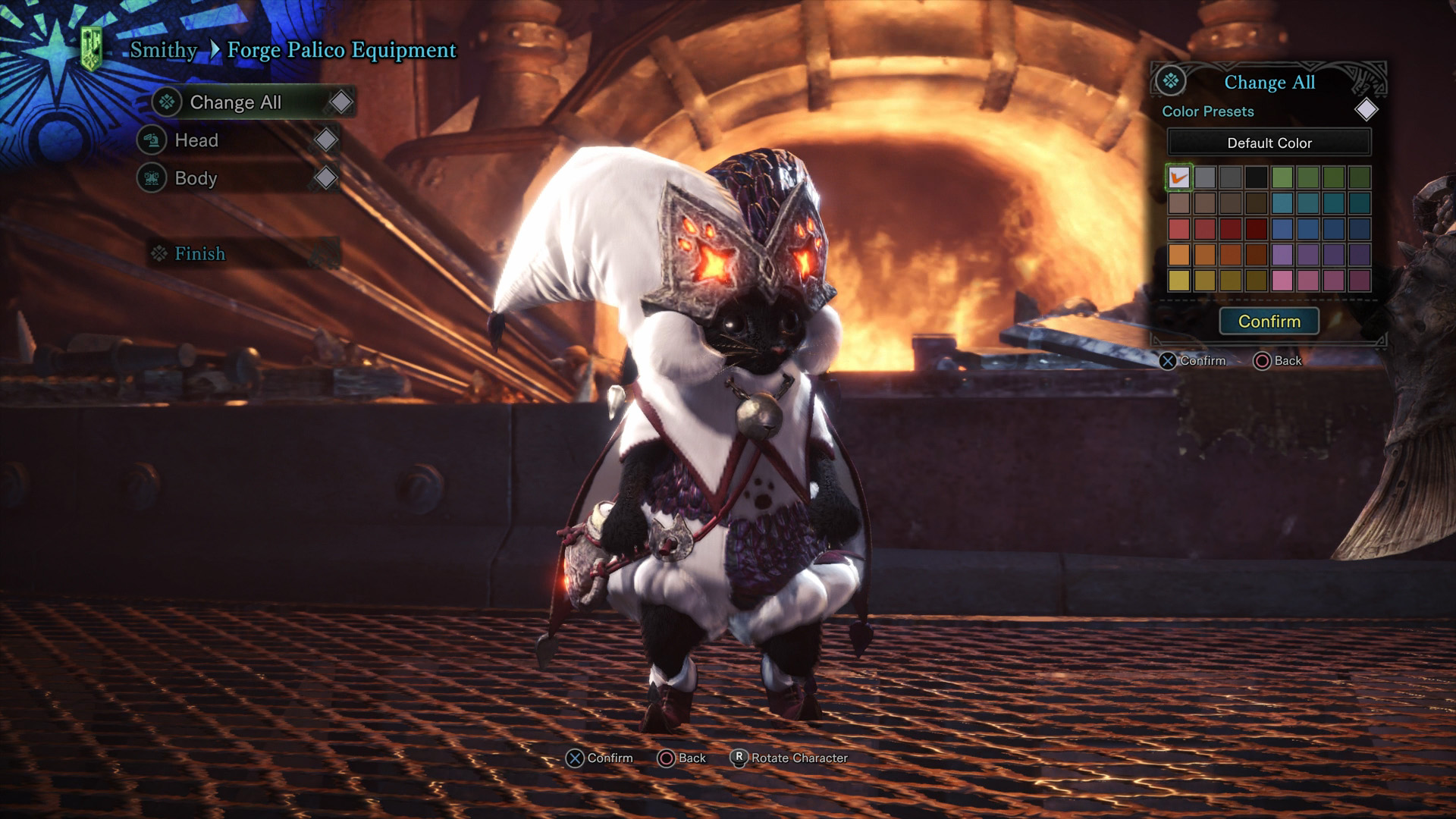Choose the lightest teal color swatch

coord(1282,203)
